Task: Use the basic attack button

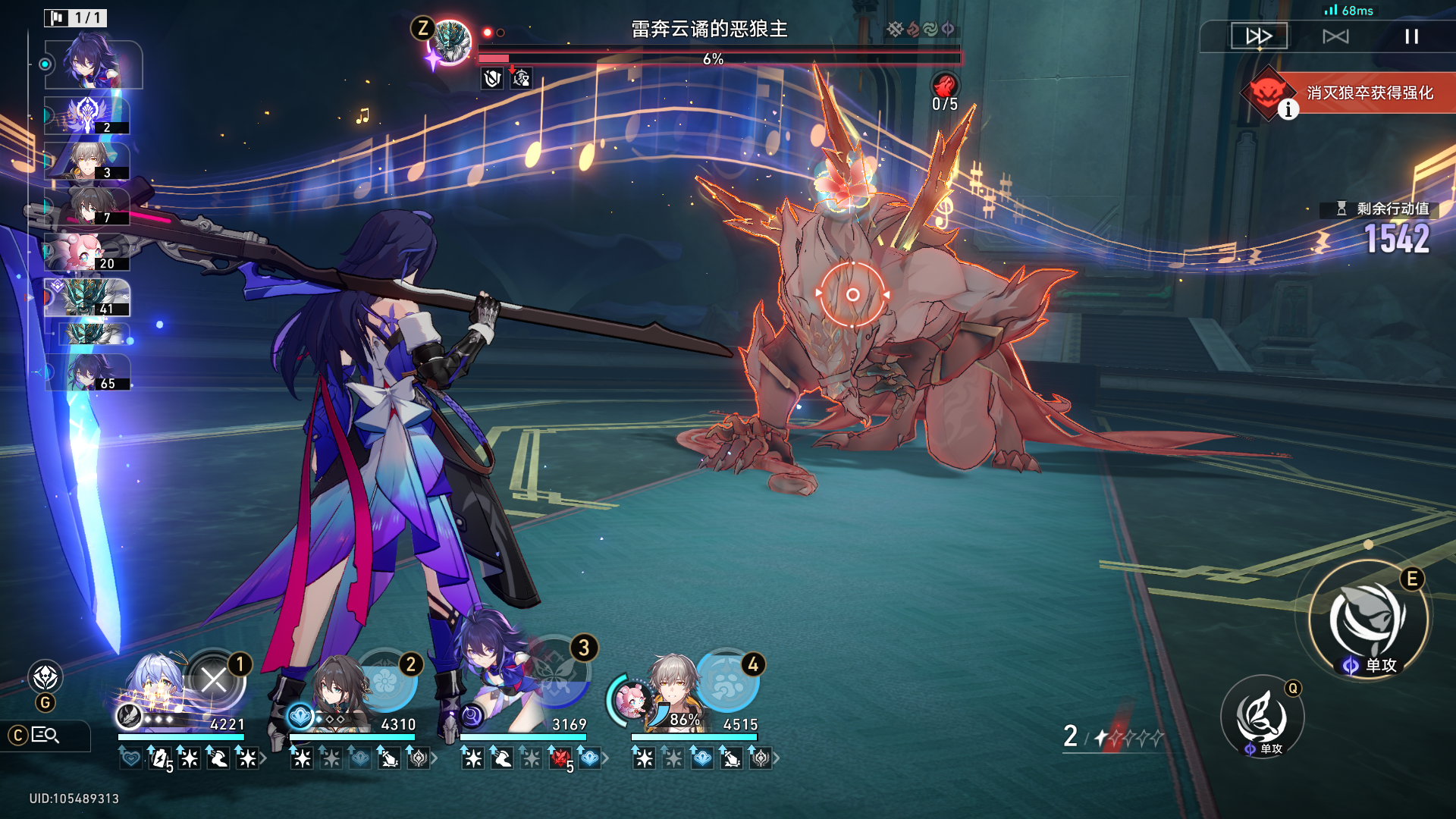Action: (x=1262, y=717)
